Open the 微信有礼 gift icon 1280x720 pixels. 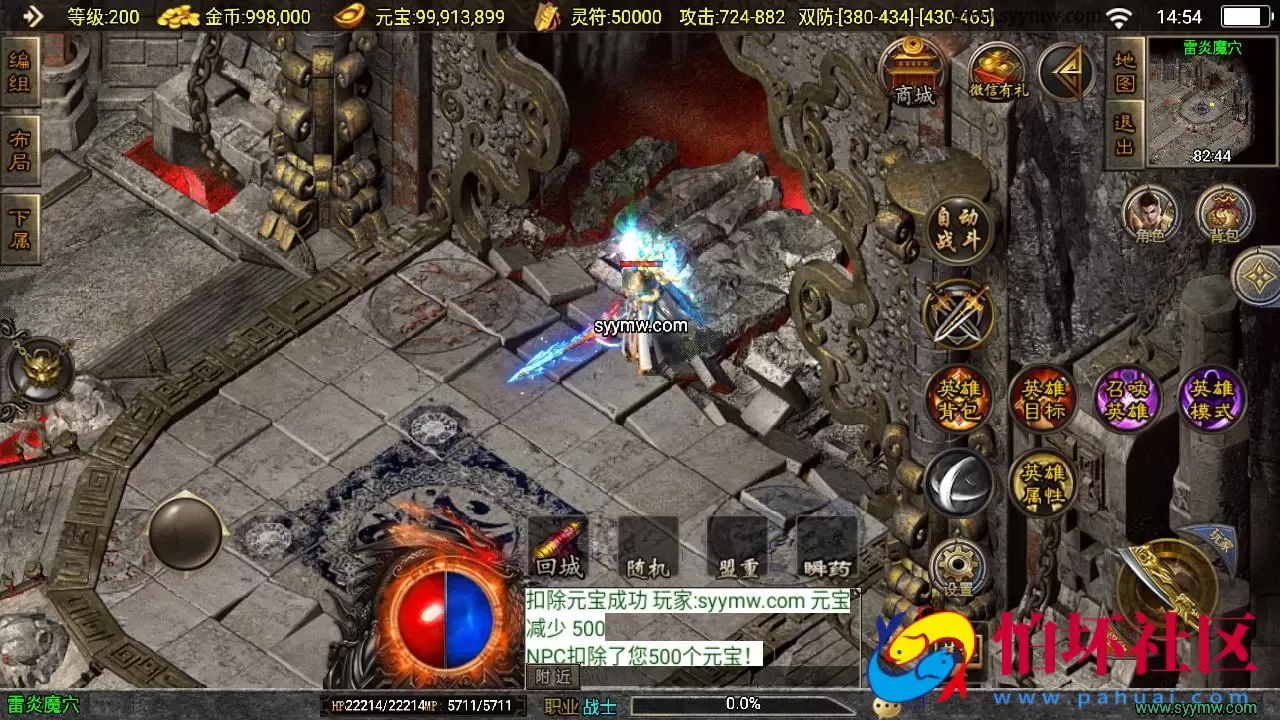click(x=998, y=72)
